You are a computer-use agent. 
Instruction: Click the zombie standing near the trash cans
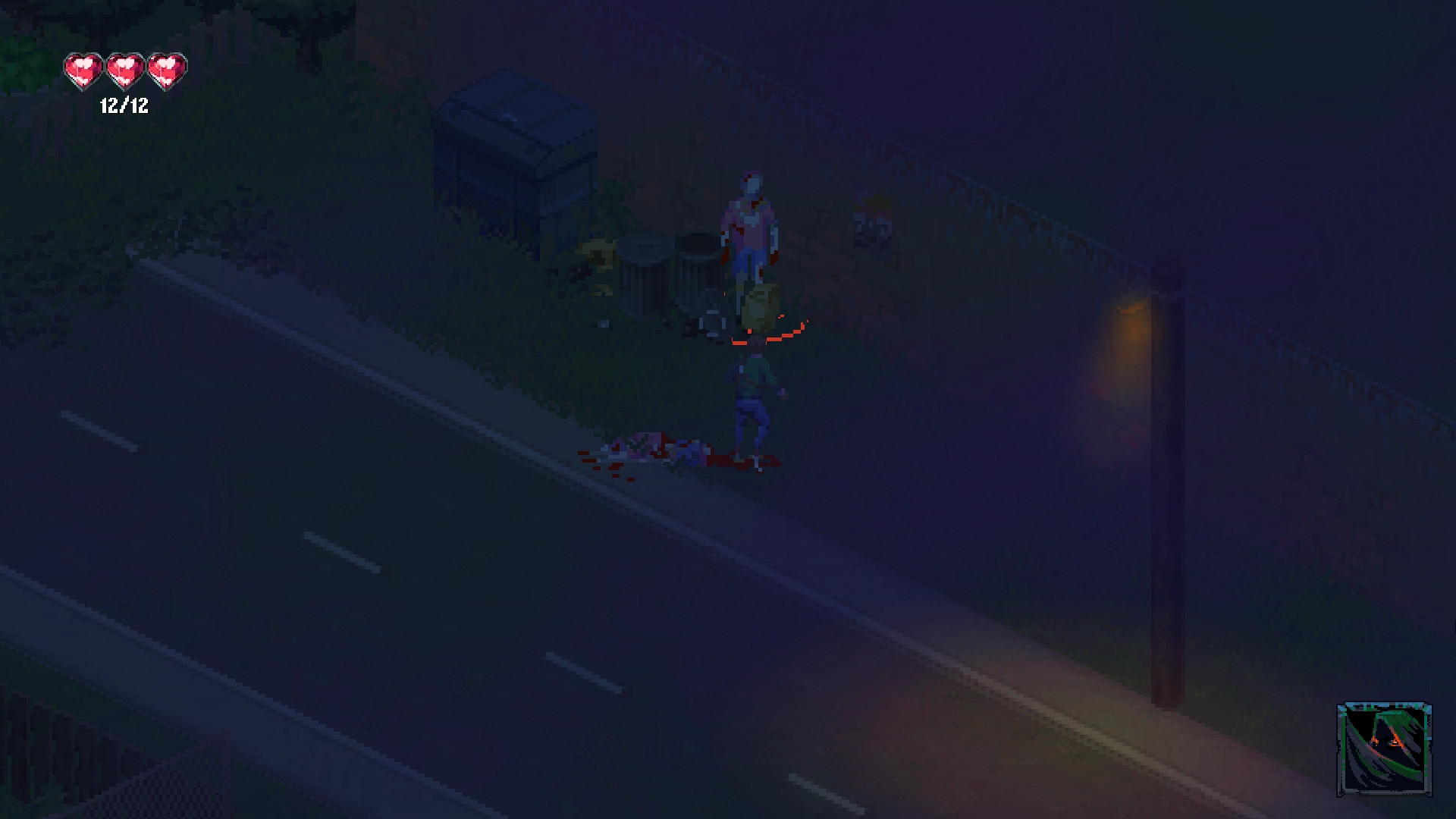753,220
